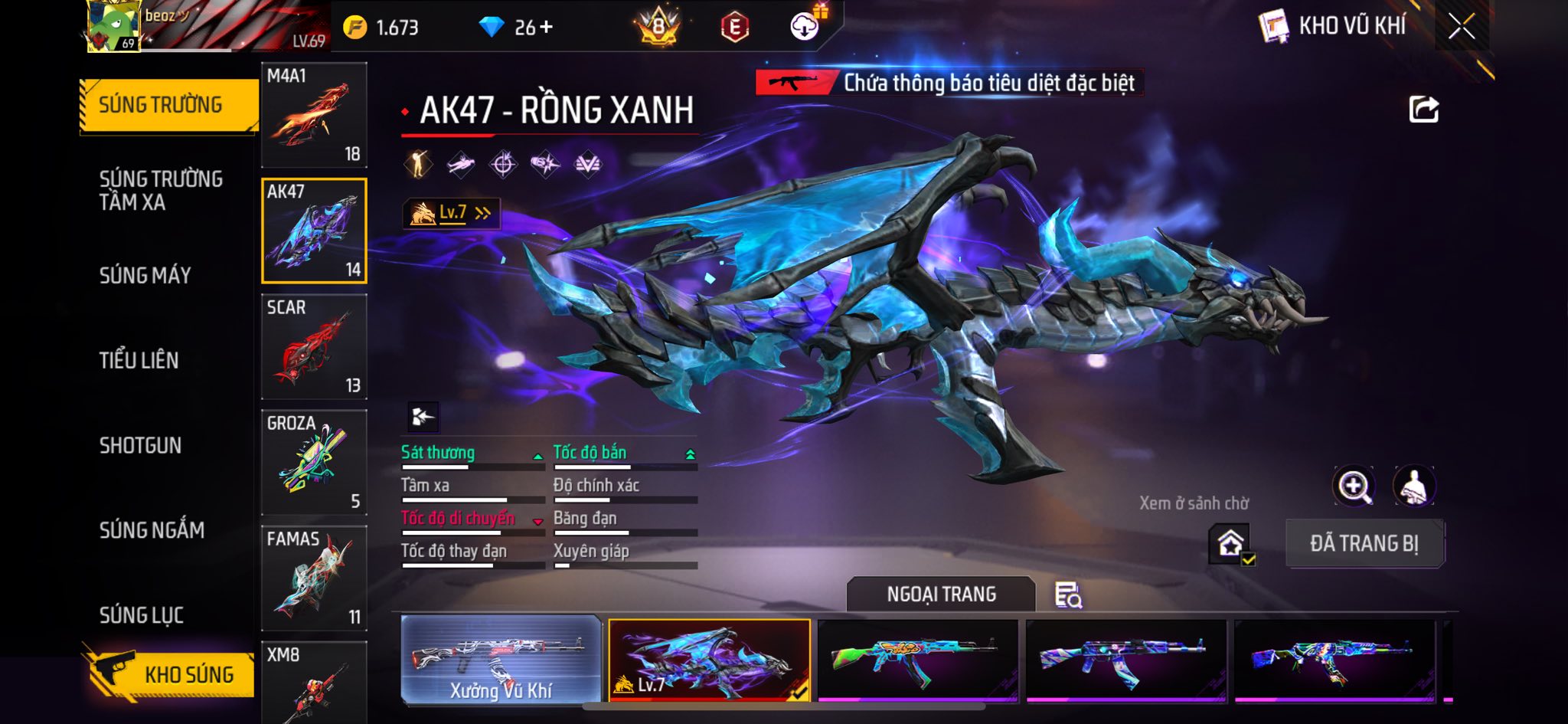This screenshot has height=724, width=1568.
Task: Select the GROZA weapon tile
Action: tap(314, 462)
